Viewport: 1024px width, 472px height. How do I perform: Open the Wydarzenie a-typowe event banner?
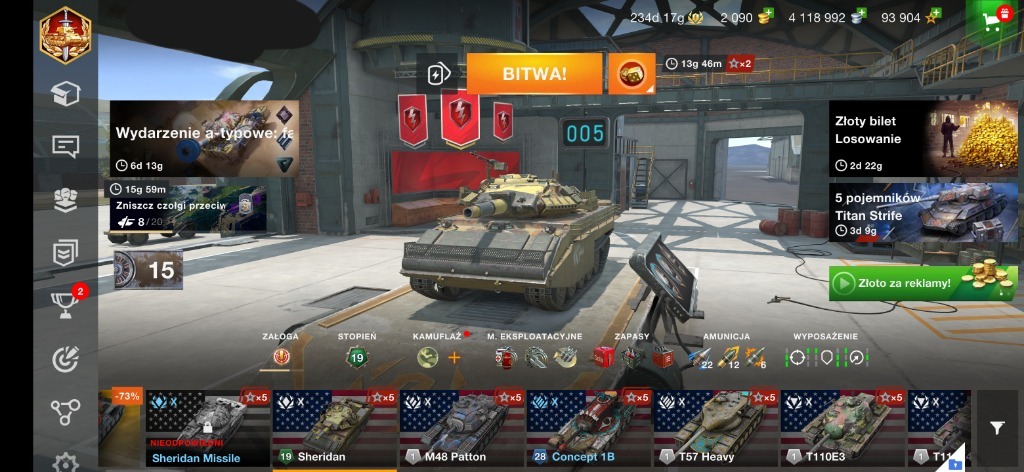pyautogui.click(x=204, y=139)
